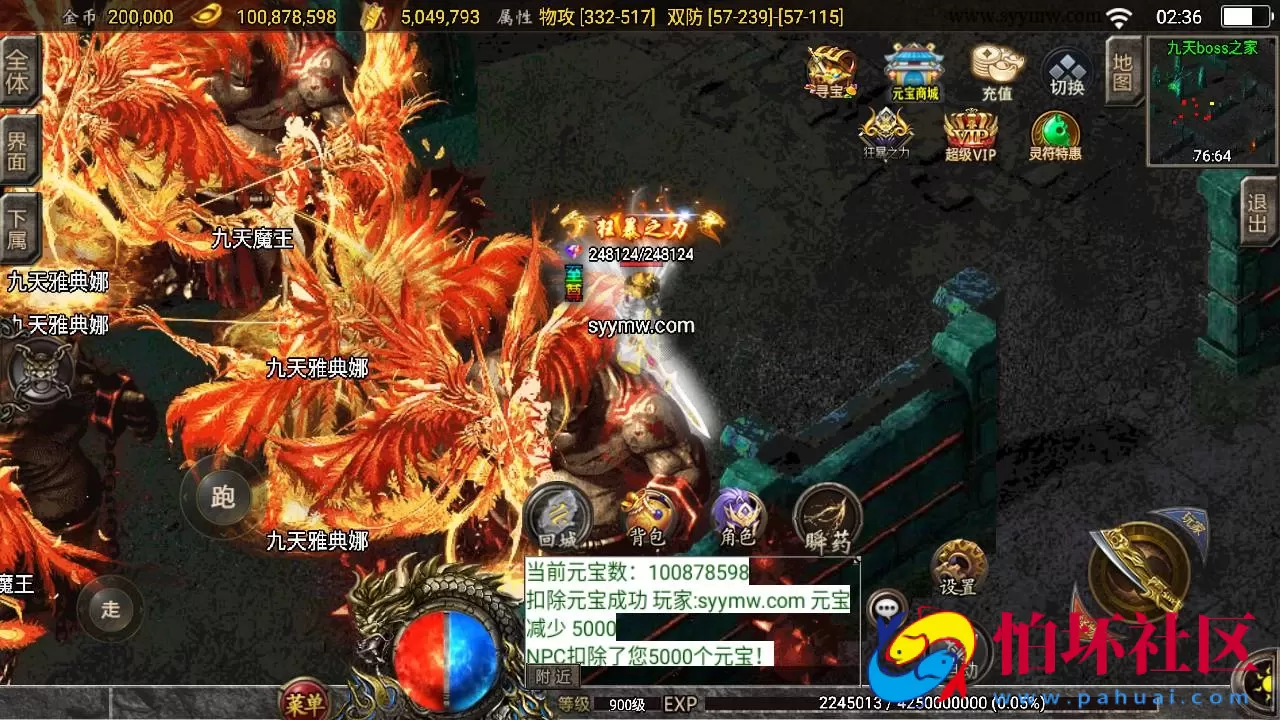This screenshot has height=720, width=1280.
Task: Use the 回城 return-to-town icon
Action: [x=557, y=515]
